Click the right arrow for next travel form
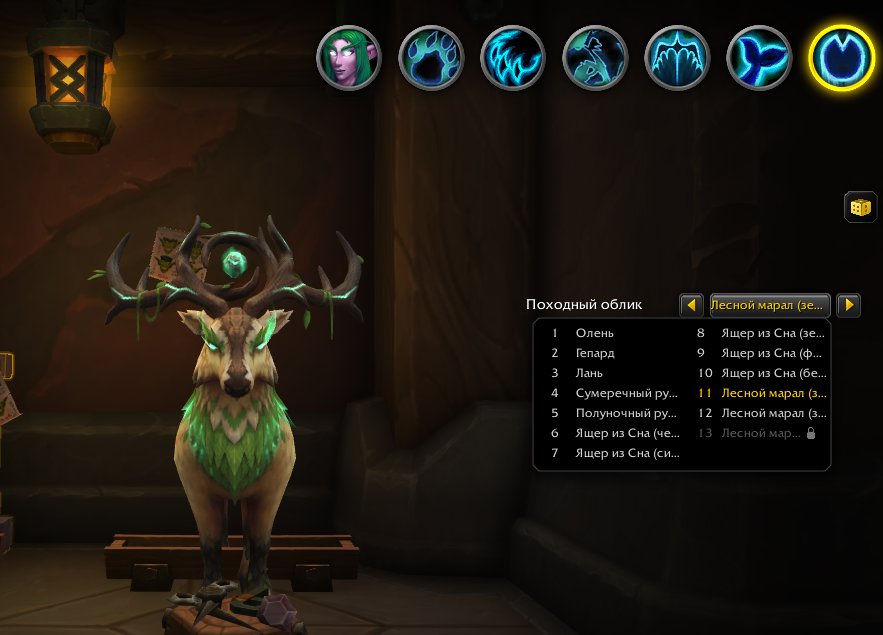The image size is (883, 635). point(848,304)
